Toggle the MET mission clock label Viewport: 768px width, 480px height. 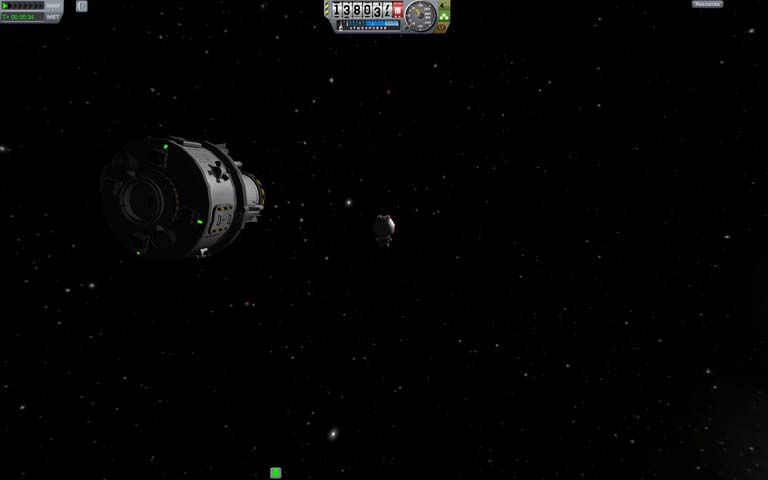53,17
